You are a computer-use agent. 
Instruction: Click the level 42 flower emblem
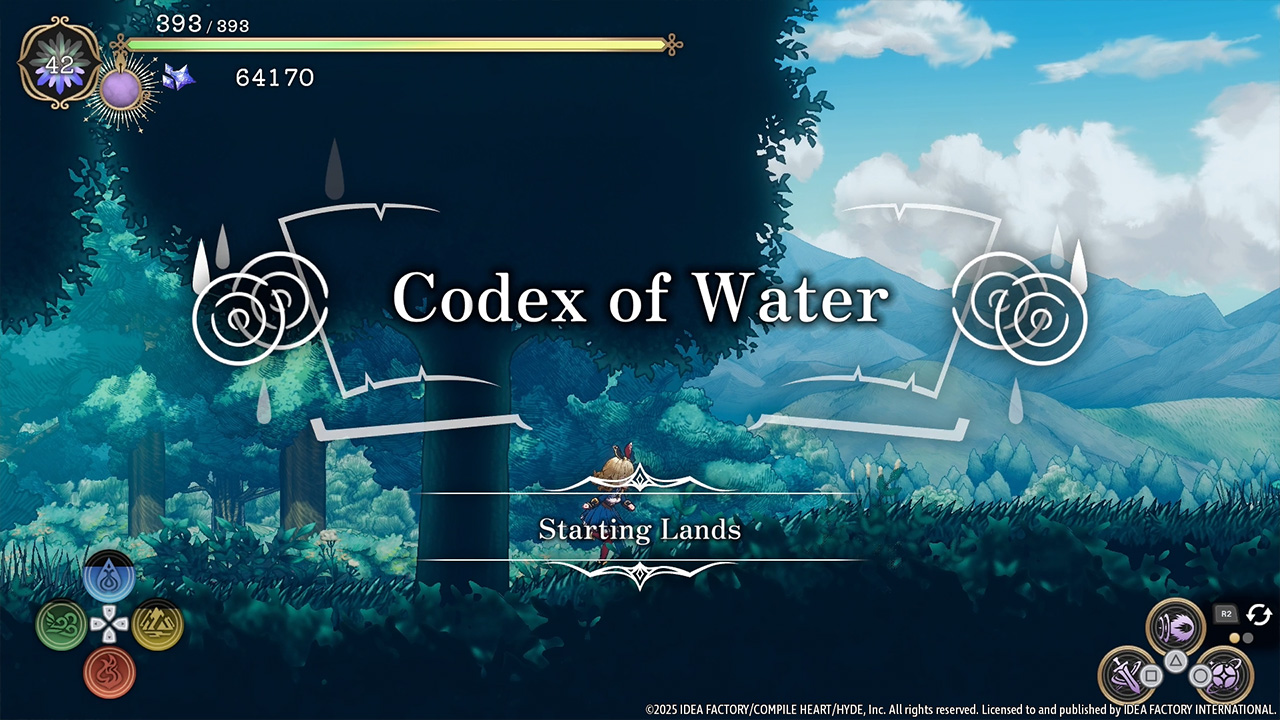pyautogui.click(x=59, y=64)
